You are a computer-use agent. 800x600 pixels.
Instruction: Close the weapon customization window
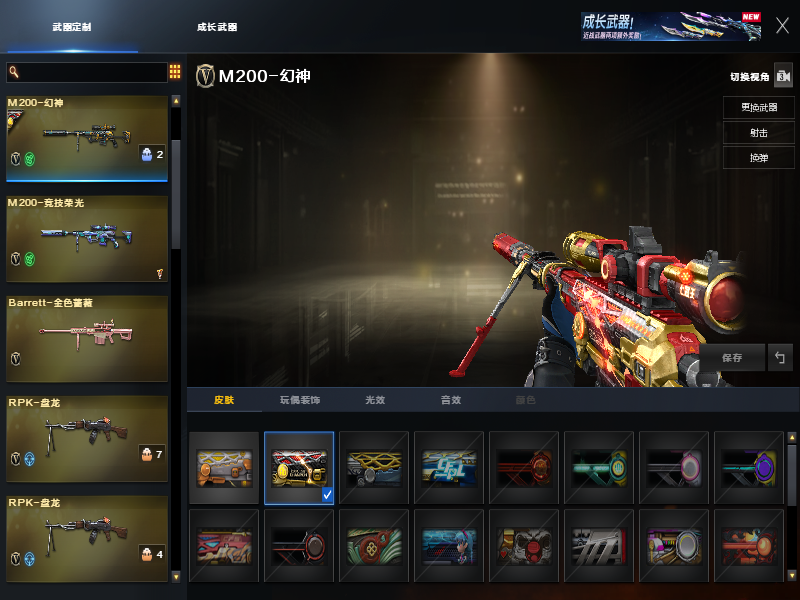(x=782, y=26)
